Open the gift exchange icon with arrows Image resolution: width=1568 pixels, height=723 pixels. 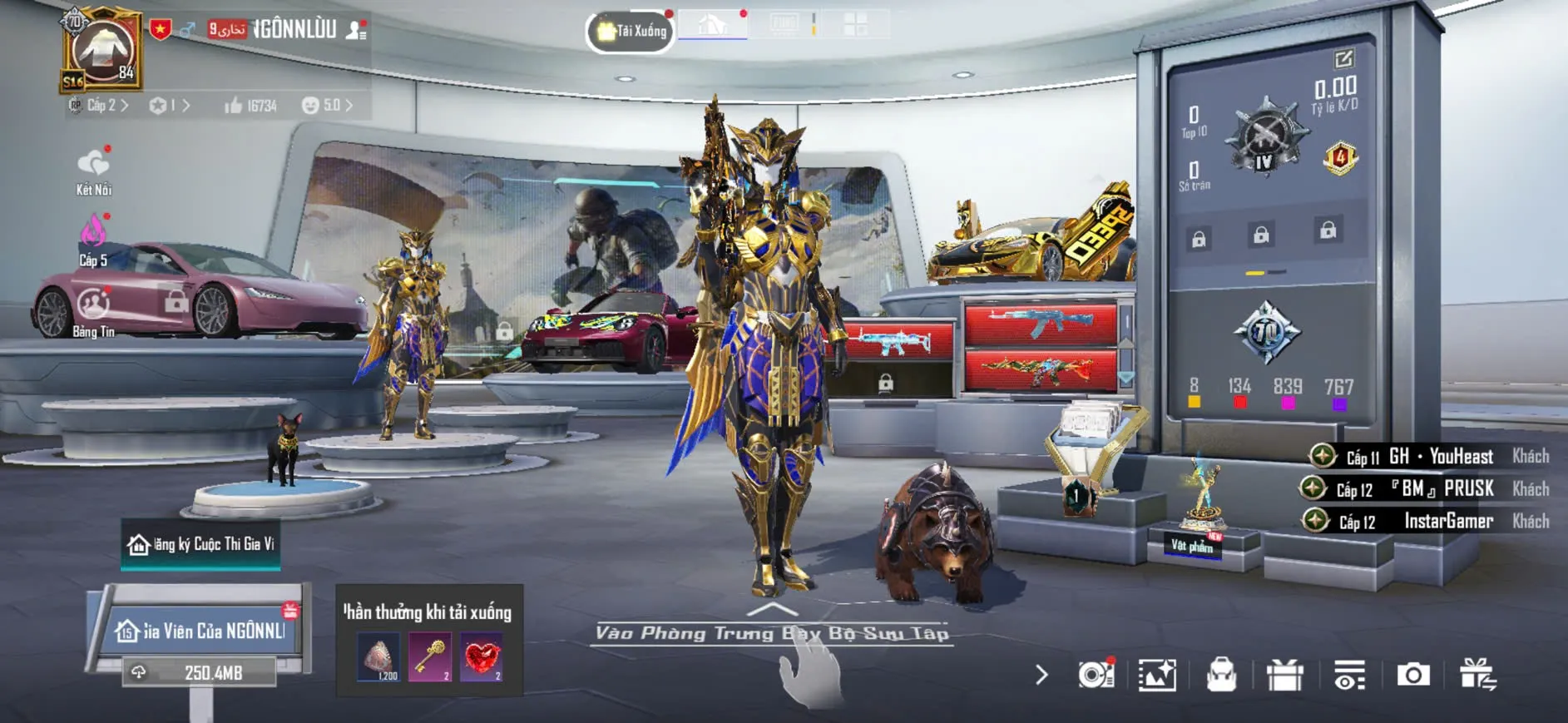(x=1477, y=675)
